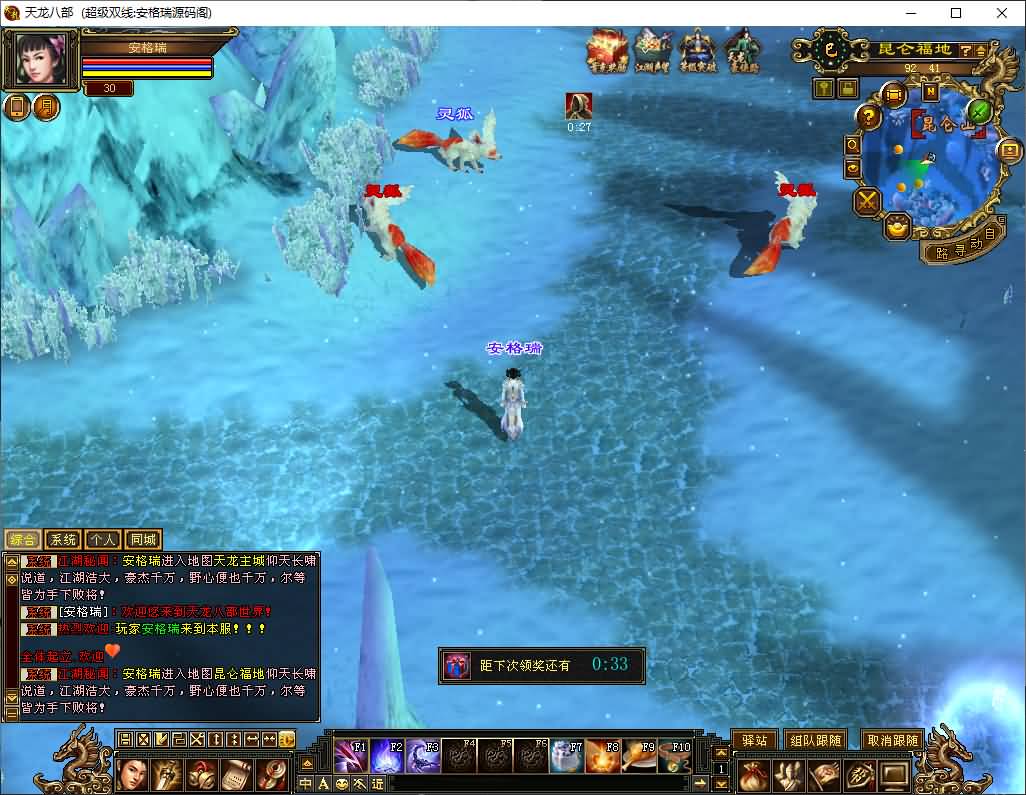Use the fire burst skill on F8
This screenshot has height=795, width=1026.
tap(603, 756)
